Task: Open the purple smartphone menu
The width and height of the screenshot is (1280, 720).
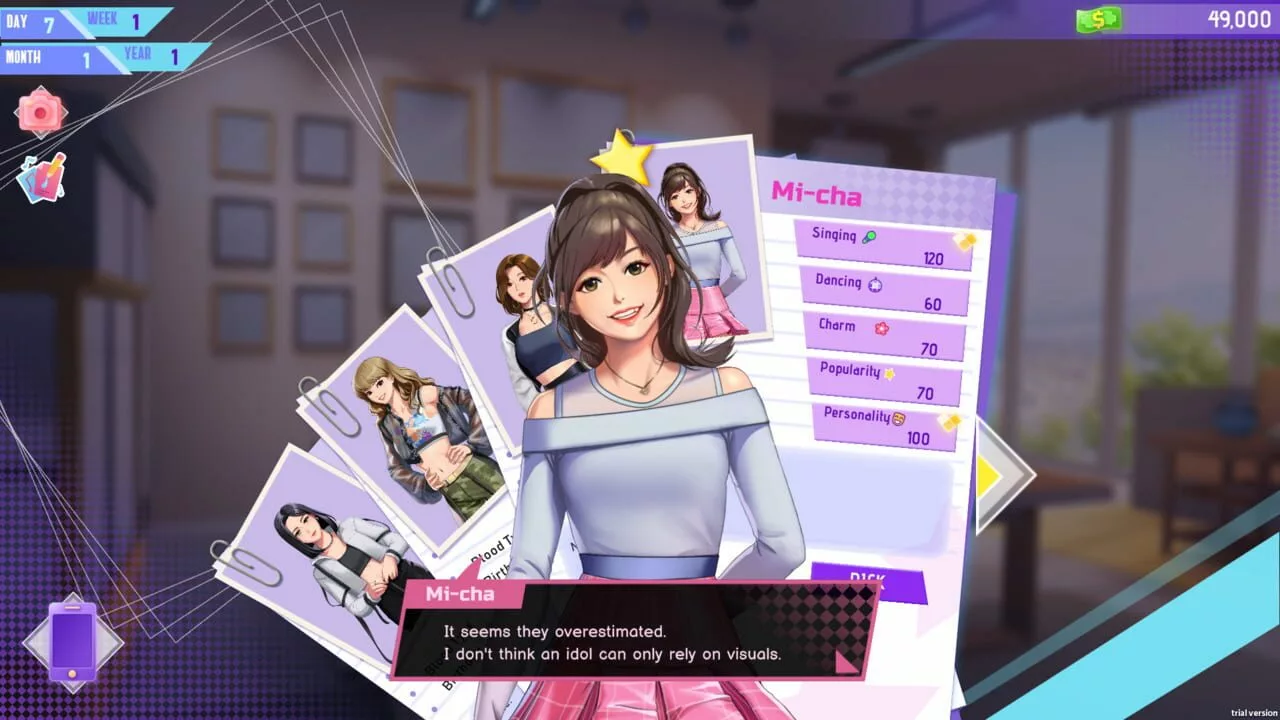Action: pyautogui.click(x=73, y=643)
